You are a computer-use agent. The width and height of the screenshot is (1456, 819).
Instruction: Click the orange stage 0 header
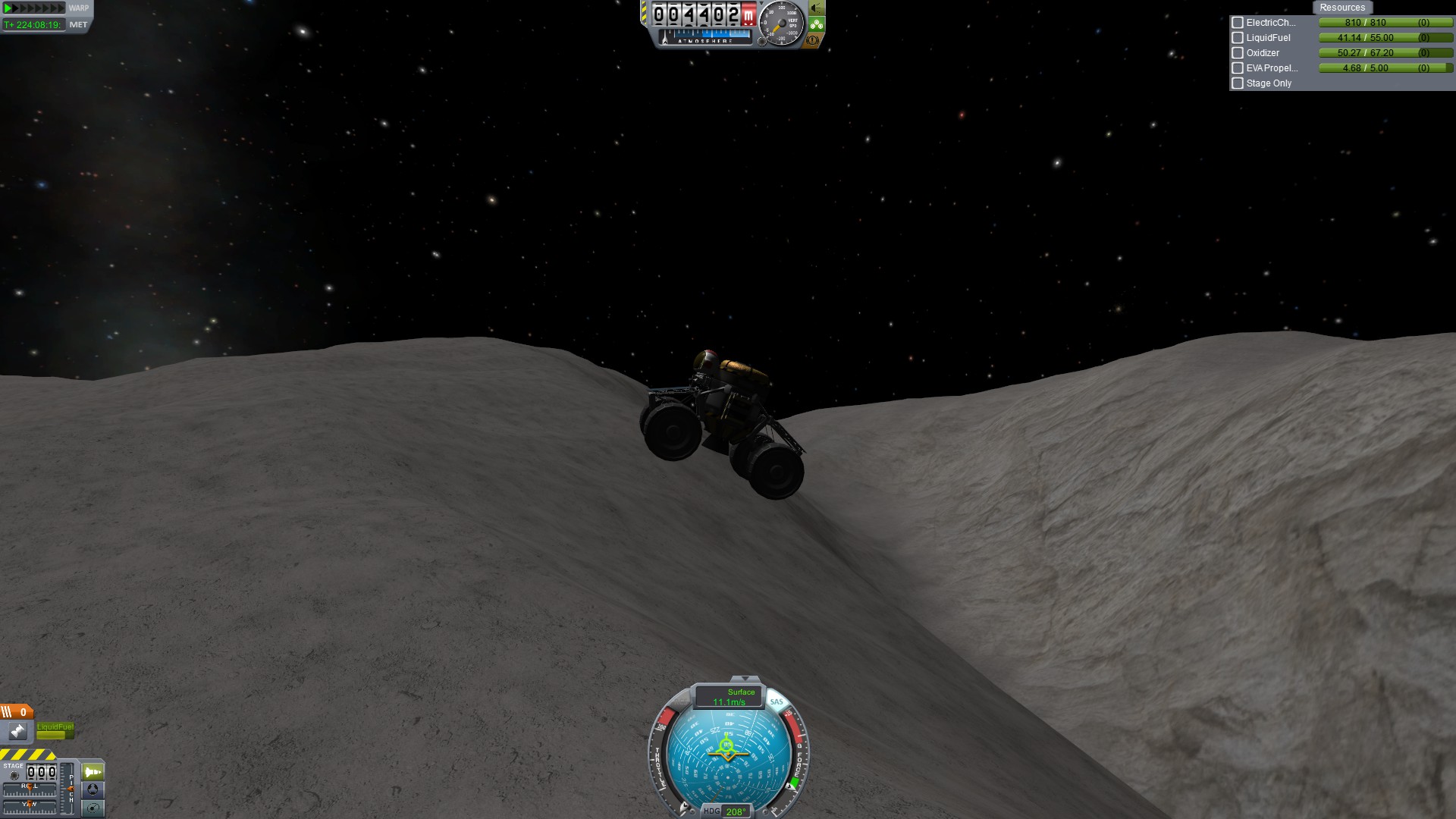16,711
